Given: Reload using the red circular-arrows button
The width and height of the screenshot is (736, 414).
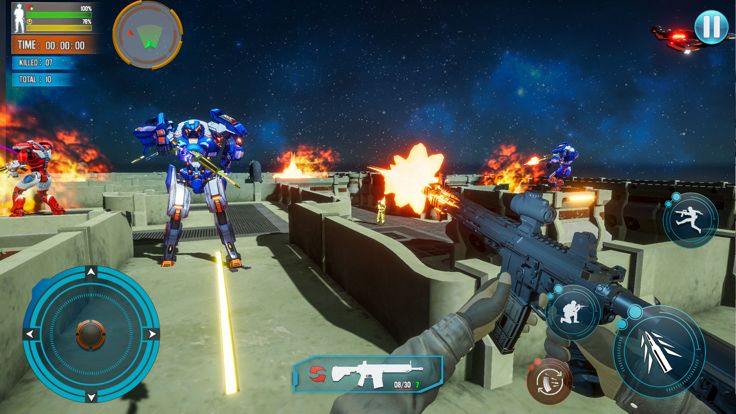Looking at the screenshot, I should click(548, 380).
